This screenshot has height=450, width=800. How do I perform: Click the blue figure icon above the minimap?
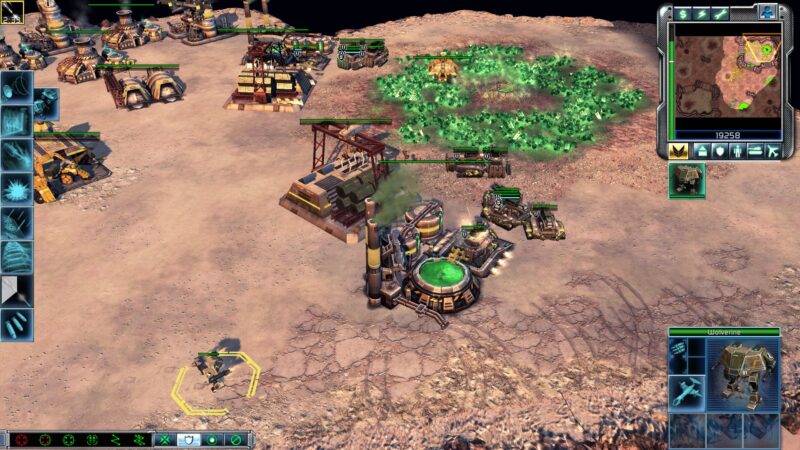(767, 12)
